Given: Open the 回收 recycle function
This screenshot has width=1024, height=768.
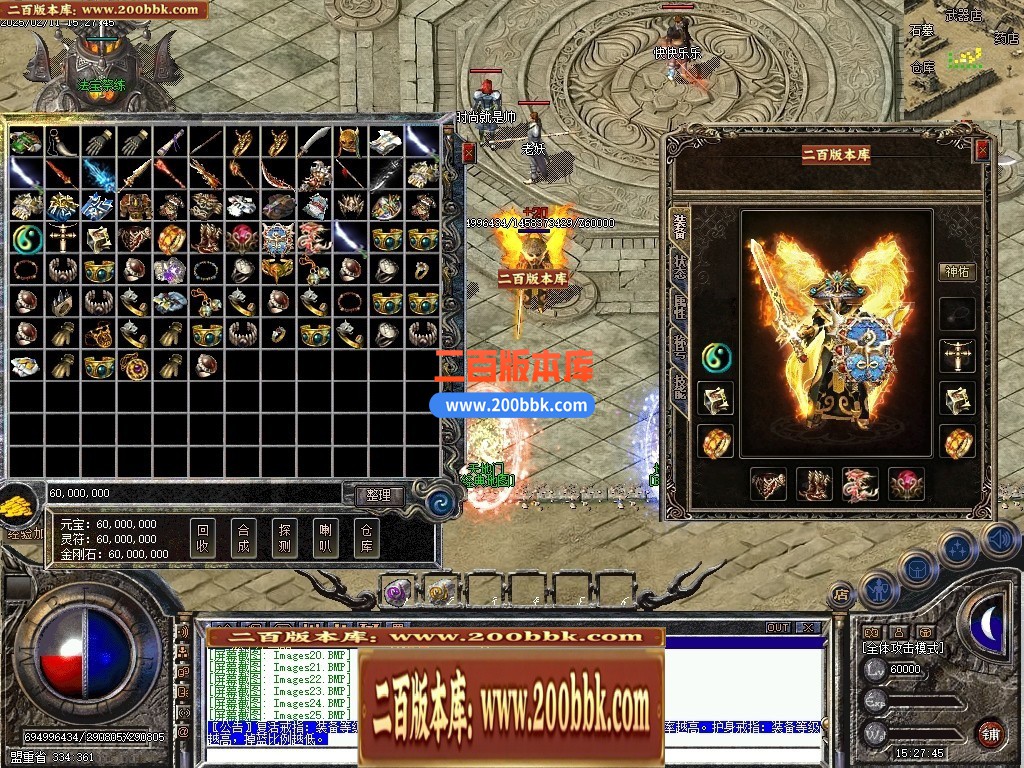Looking at the screenshot, I should point(203,539).
